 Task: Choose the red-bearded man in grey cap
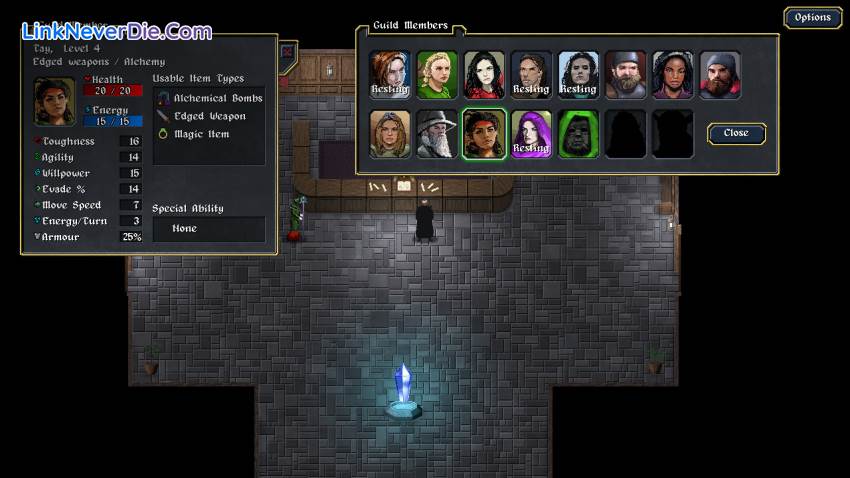[x=720, y=75]
